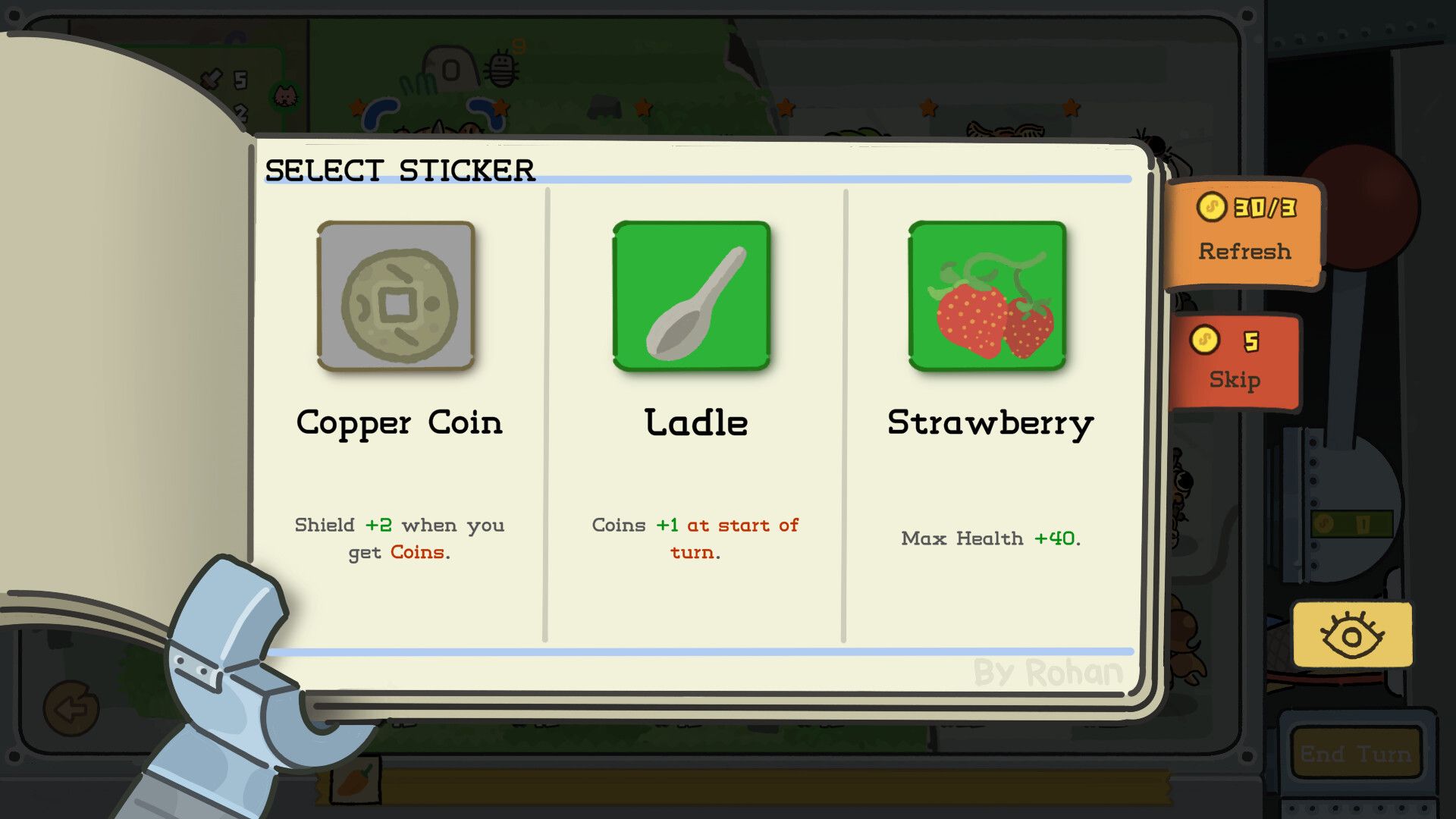
Task: Toggle the yellow eye preview button
Action: [x=1353, y=635]
